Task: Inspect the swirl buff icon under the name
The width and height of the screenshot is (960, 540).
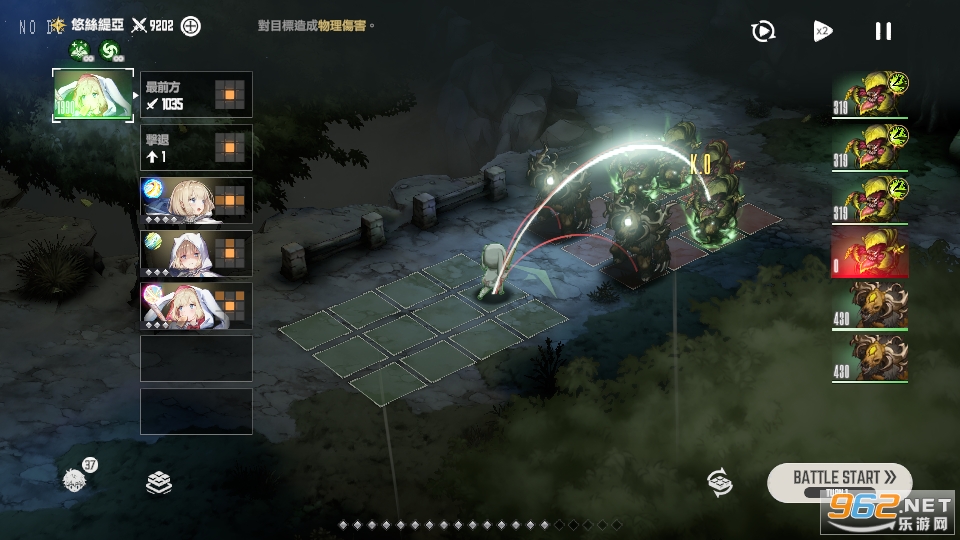Action: coord(111,50)
